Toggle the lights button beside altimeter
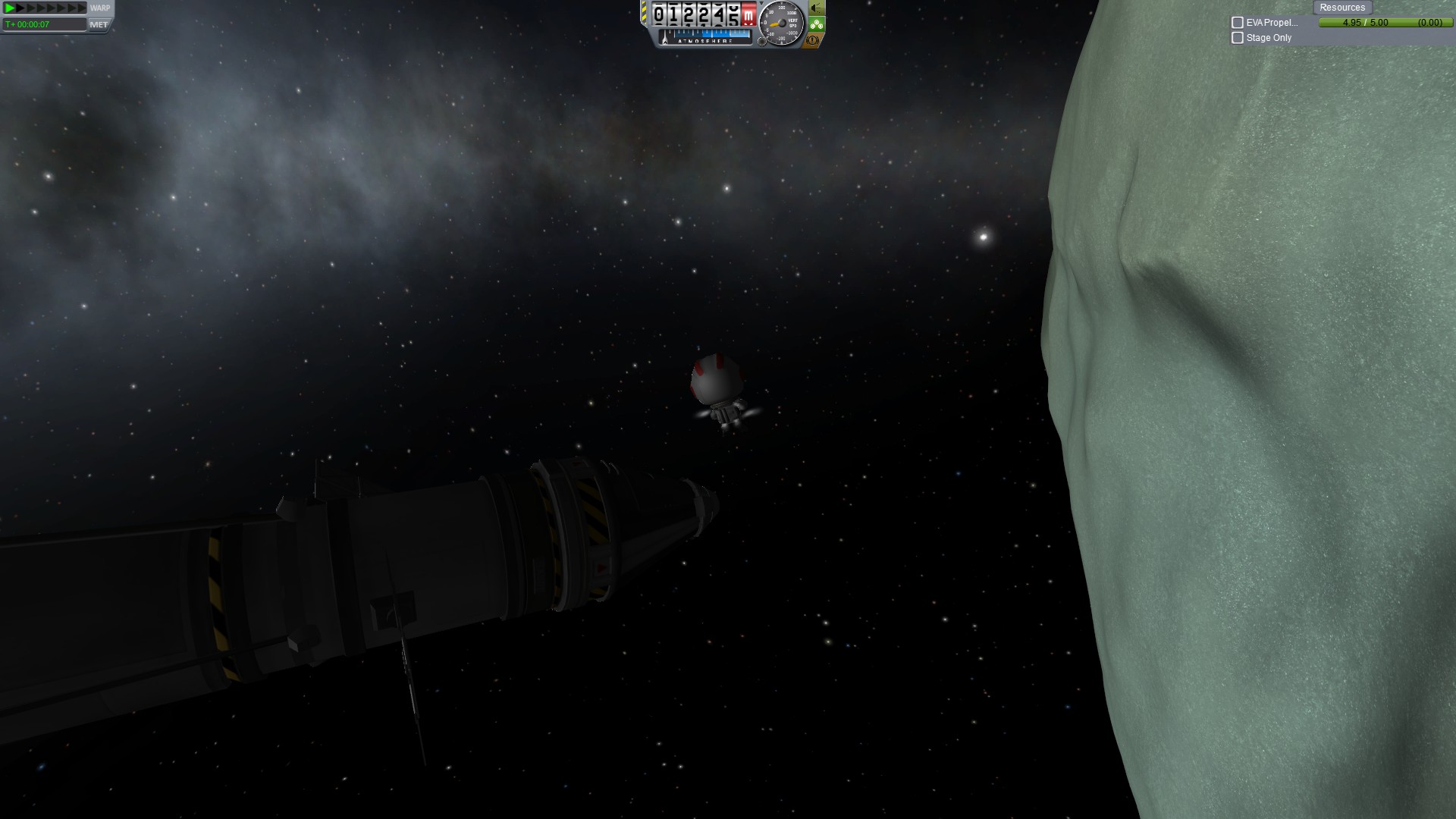The image size is (1456, 819). click(x=816, y=8)
